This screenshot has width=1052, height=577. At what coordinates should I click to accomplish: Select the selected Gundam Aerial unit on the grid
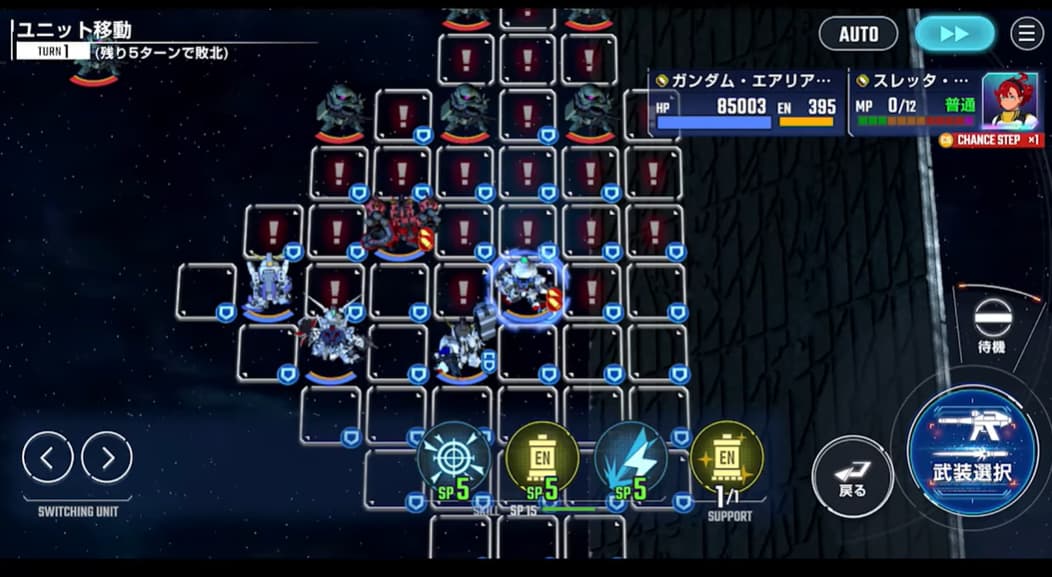coord(523,286)
